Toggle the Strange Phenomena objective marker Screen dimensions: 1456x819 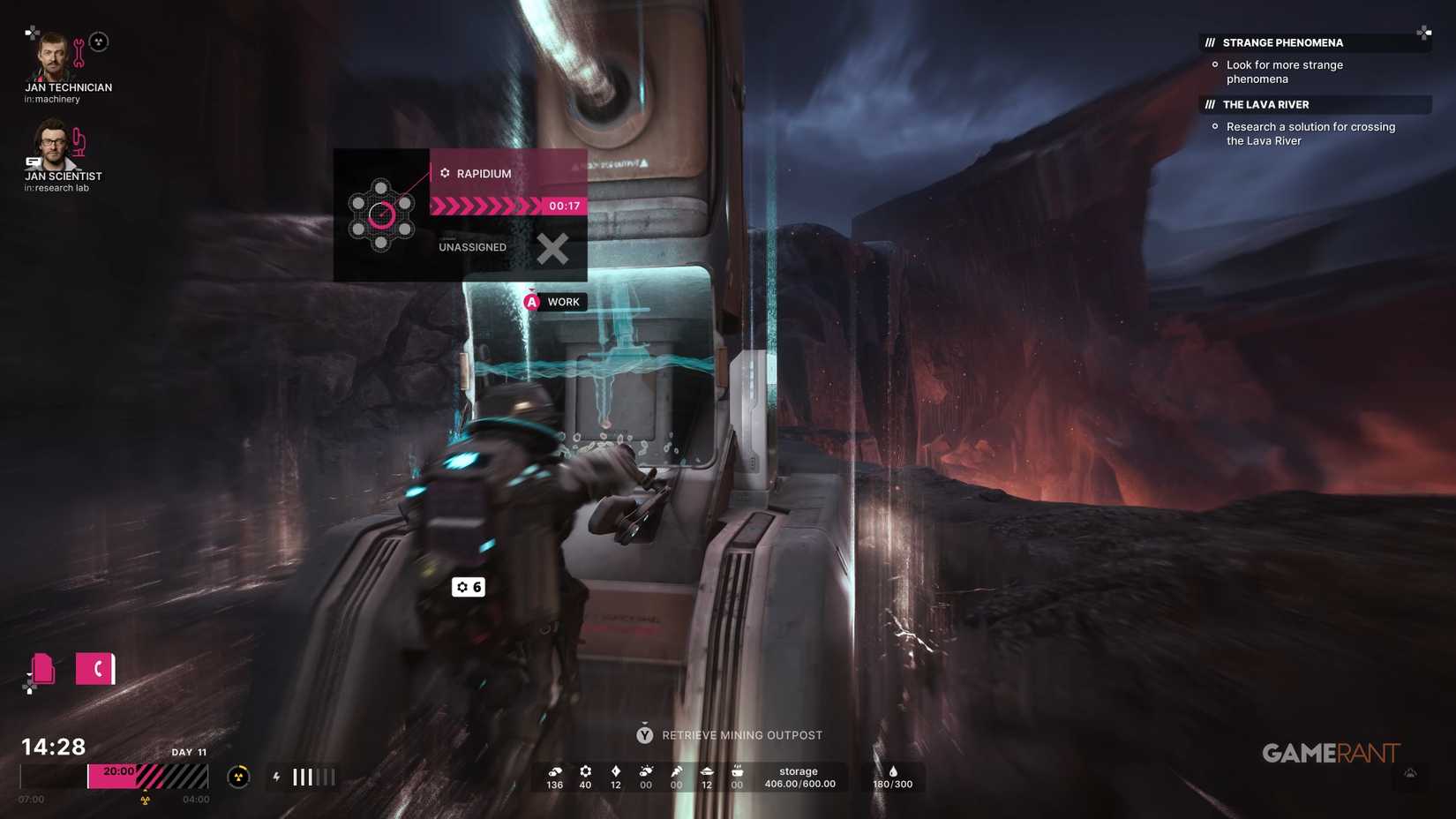click(x=1215, y=64)
